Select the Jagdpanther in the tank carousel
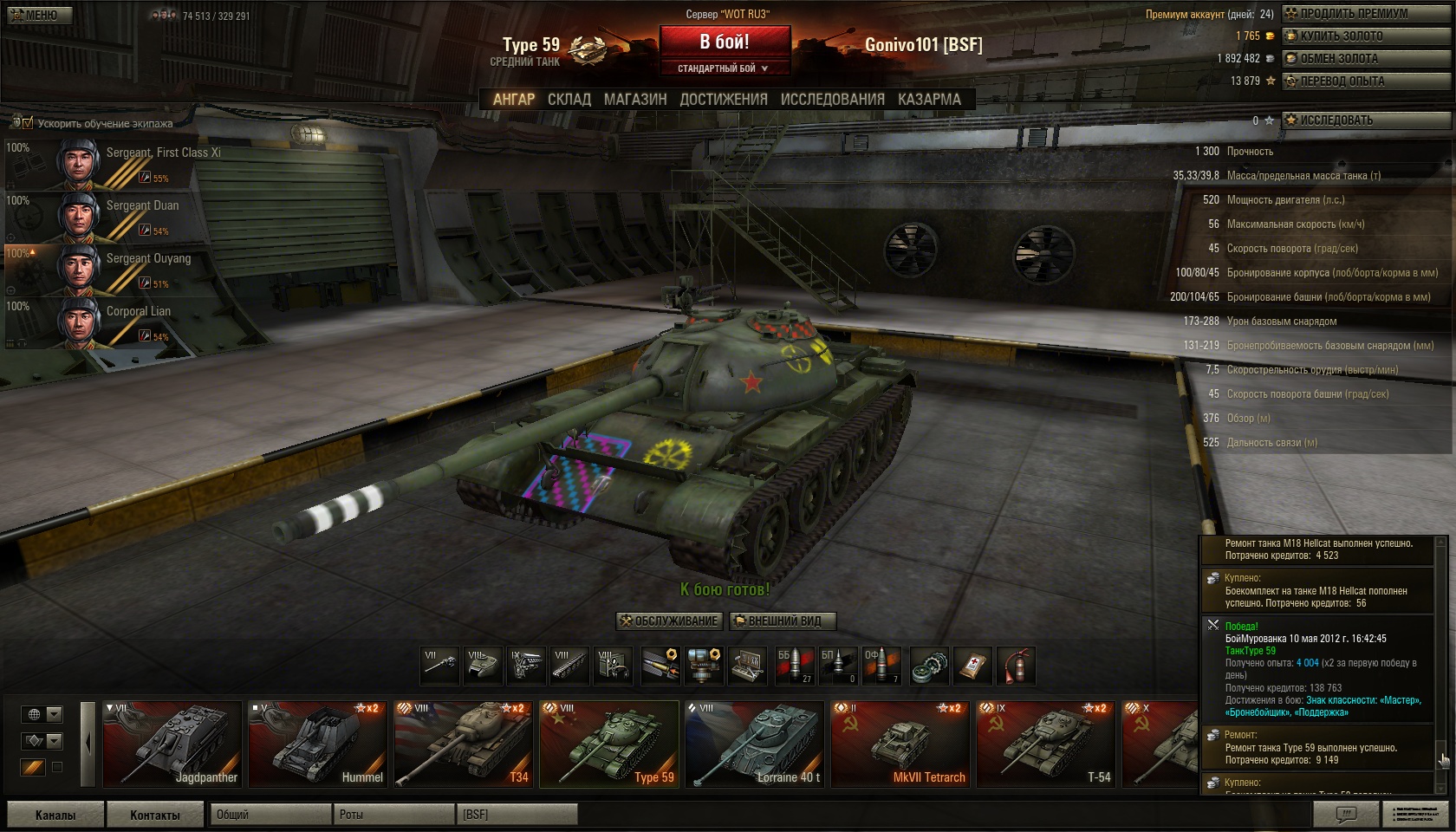Screen dimensions: 1456x832 coord(172,744)
